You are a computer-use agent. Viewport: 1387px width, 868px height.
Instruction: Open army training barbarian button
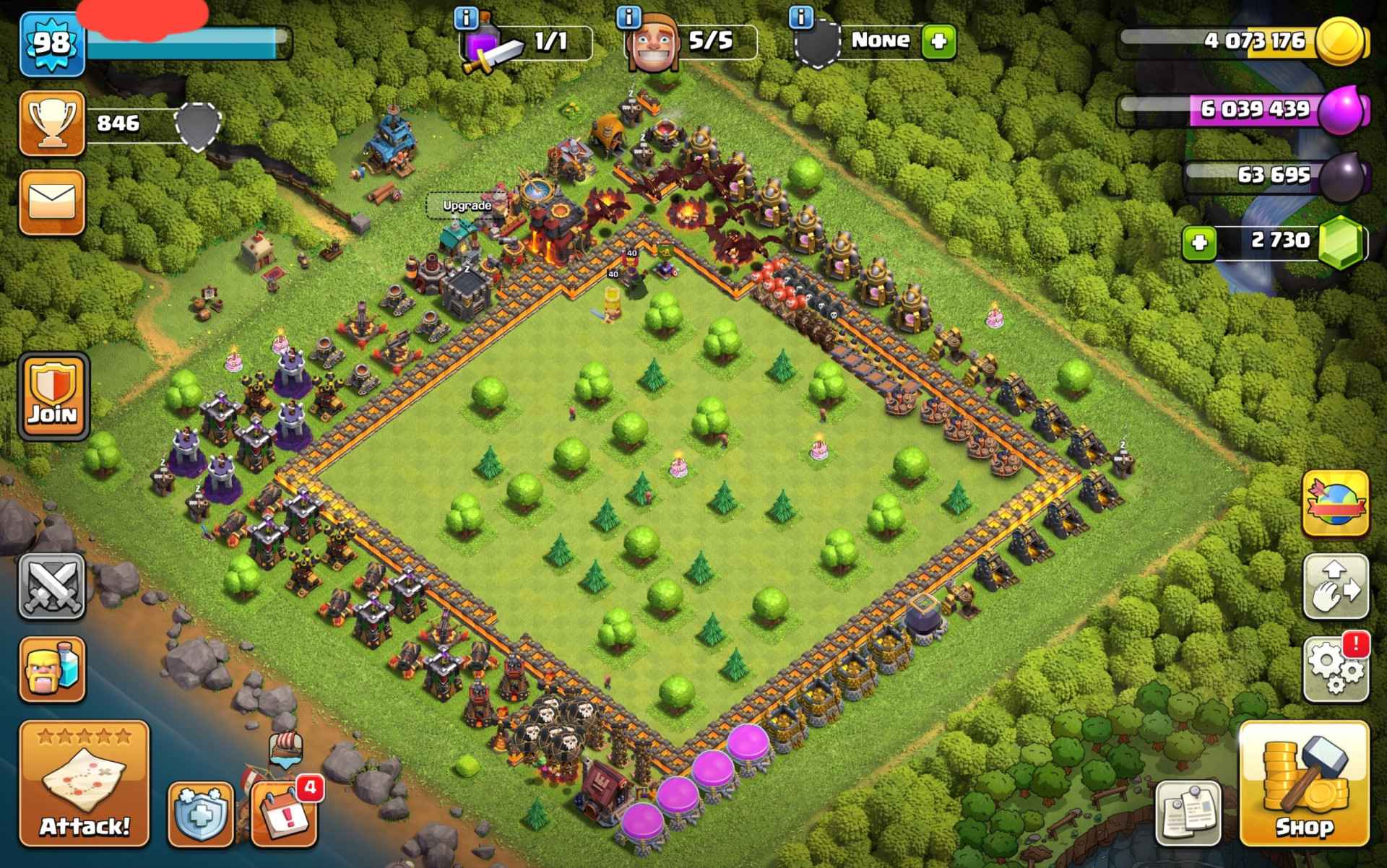click(51, 669)
